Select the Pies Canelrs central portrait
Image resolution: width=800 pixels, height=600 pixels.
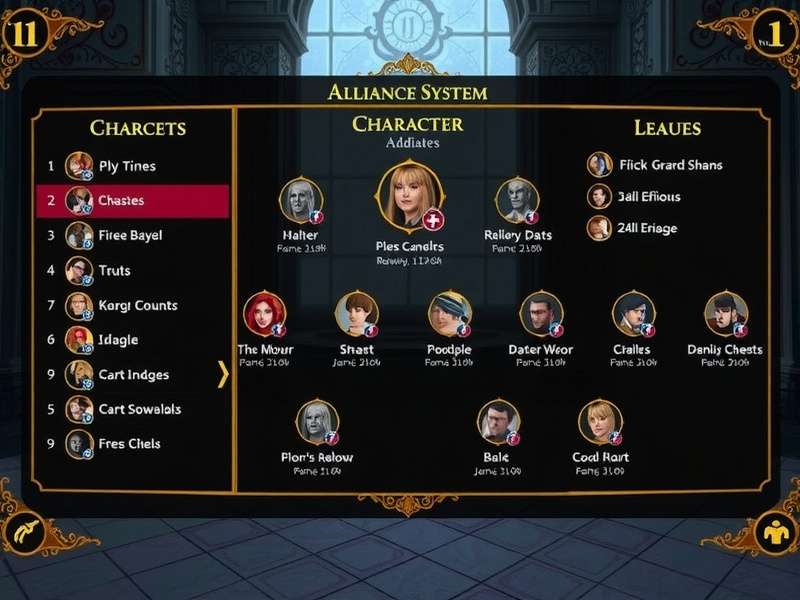coord(408,199)
